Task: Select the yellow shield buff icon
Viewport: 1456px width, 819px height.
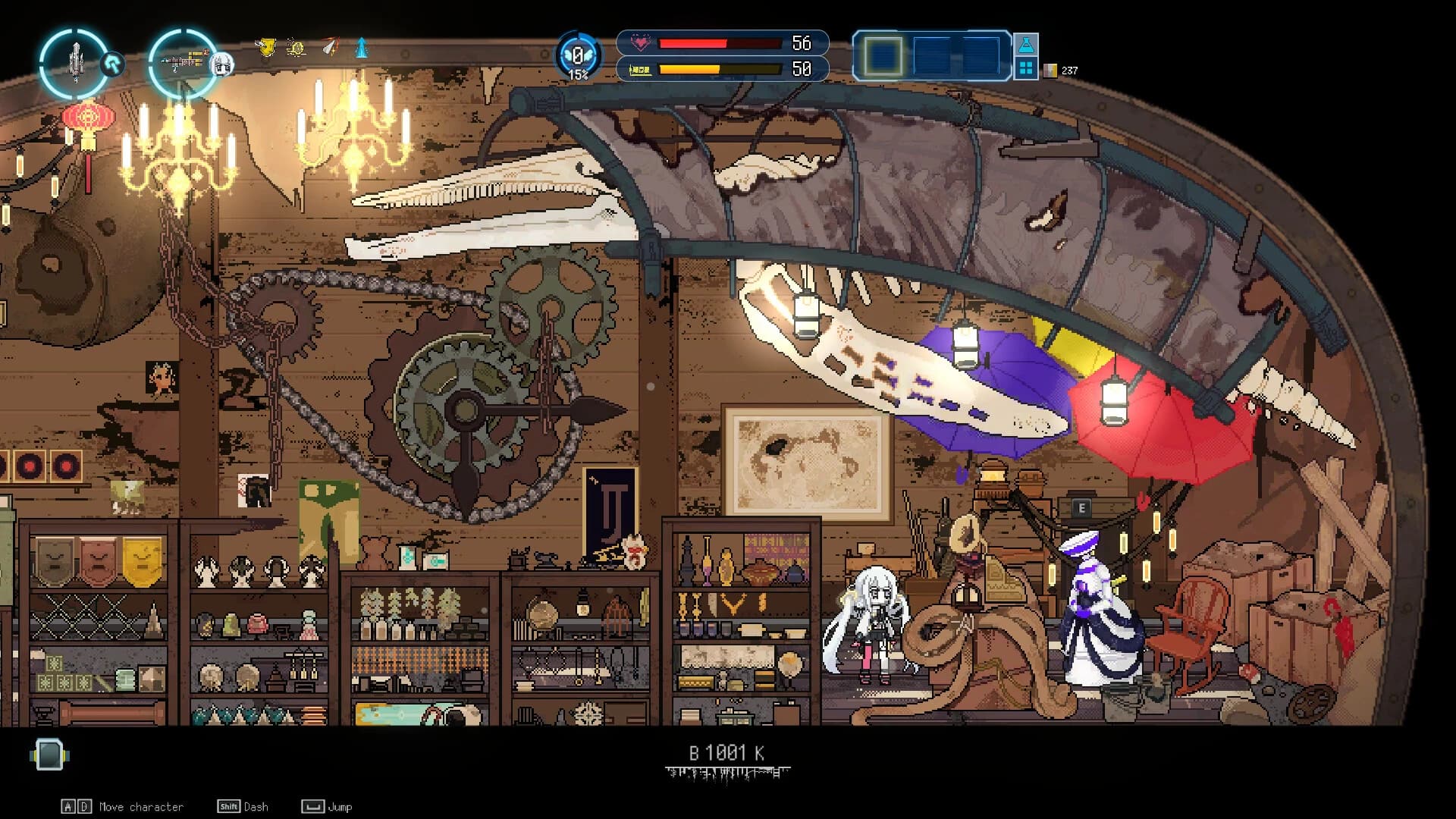Action: pos(267,47)
